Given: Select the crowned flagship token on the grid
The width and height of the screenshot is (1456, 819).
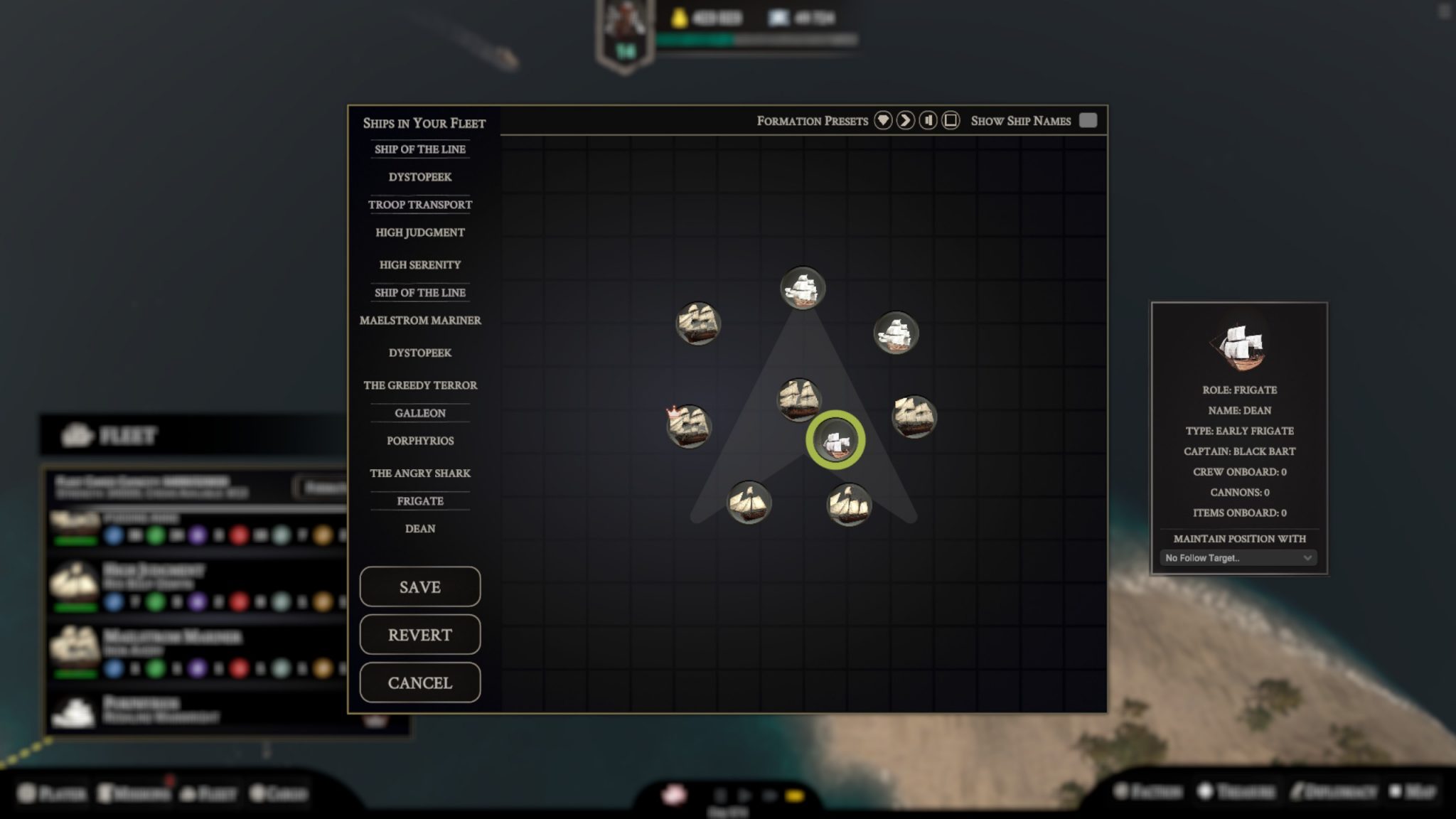Looking at the screenshot, I should 688,426.
